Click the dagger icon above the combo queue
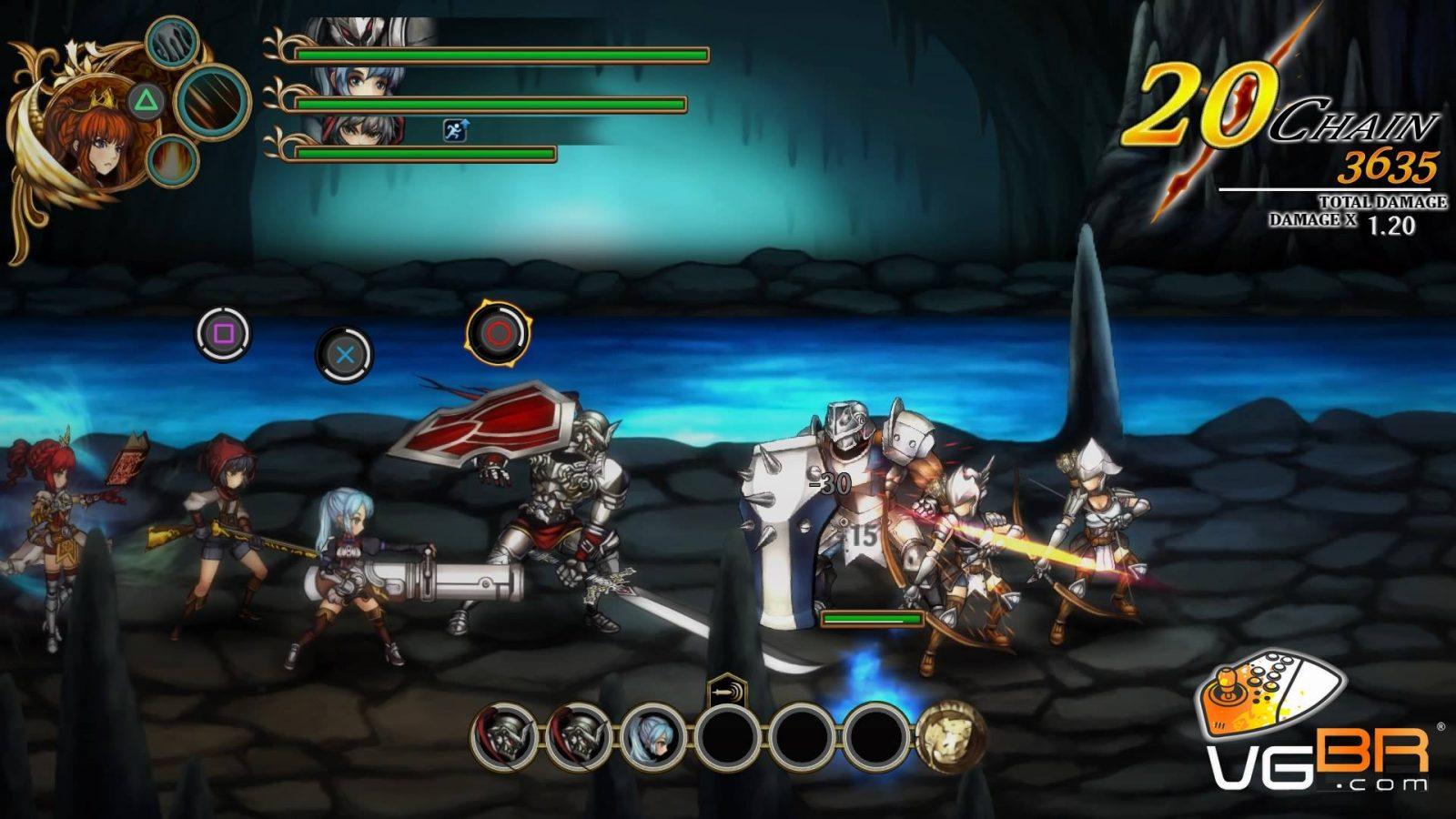Screen dimensions: 1456x819 (726, 691)
